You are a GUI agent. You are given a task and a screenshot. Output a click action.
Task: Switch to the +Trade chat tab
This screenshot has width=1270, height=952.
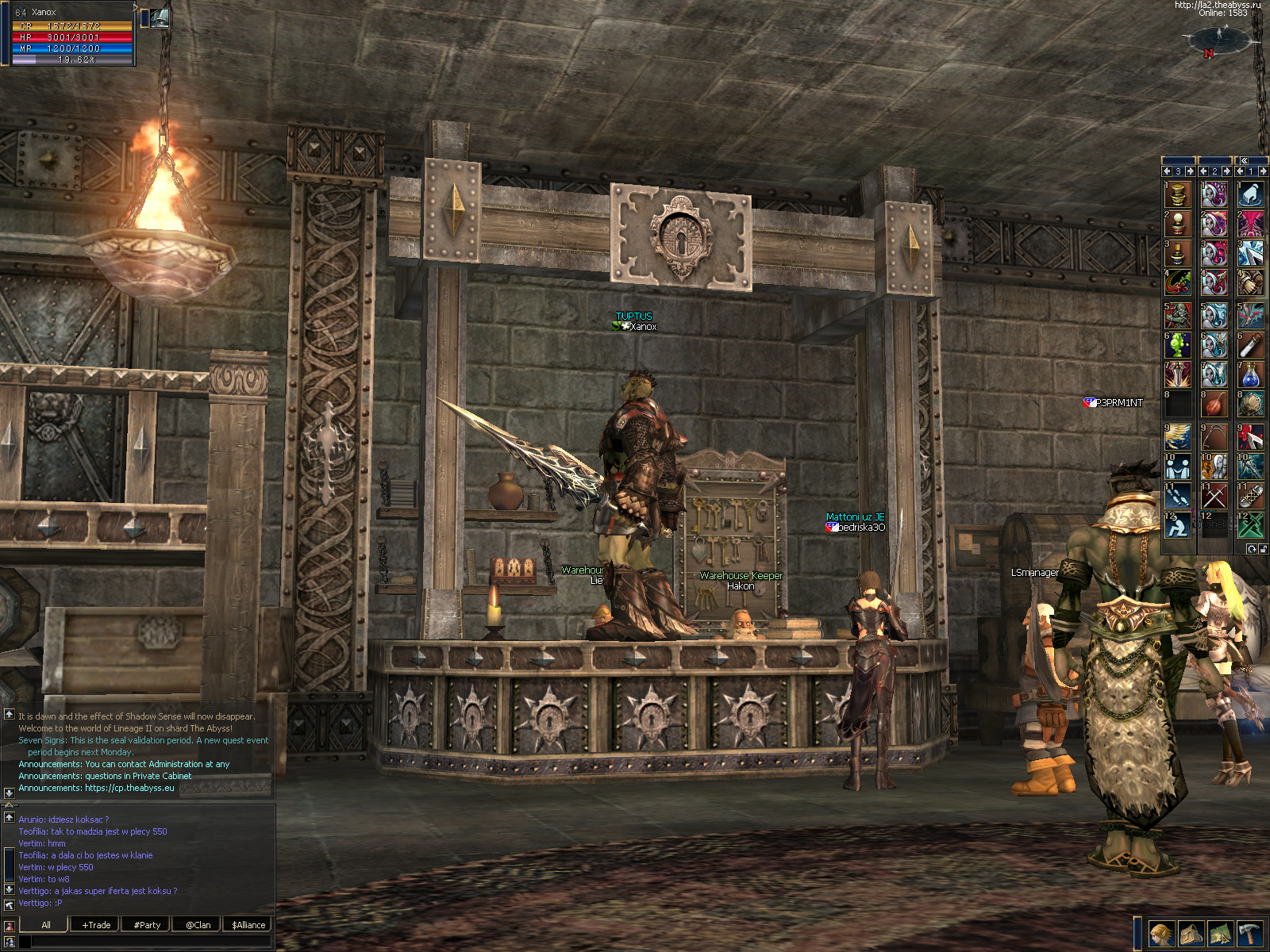96,924
